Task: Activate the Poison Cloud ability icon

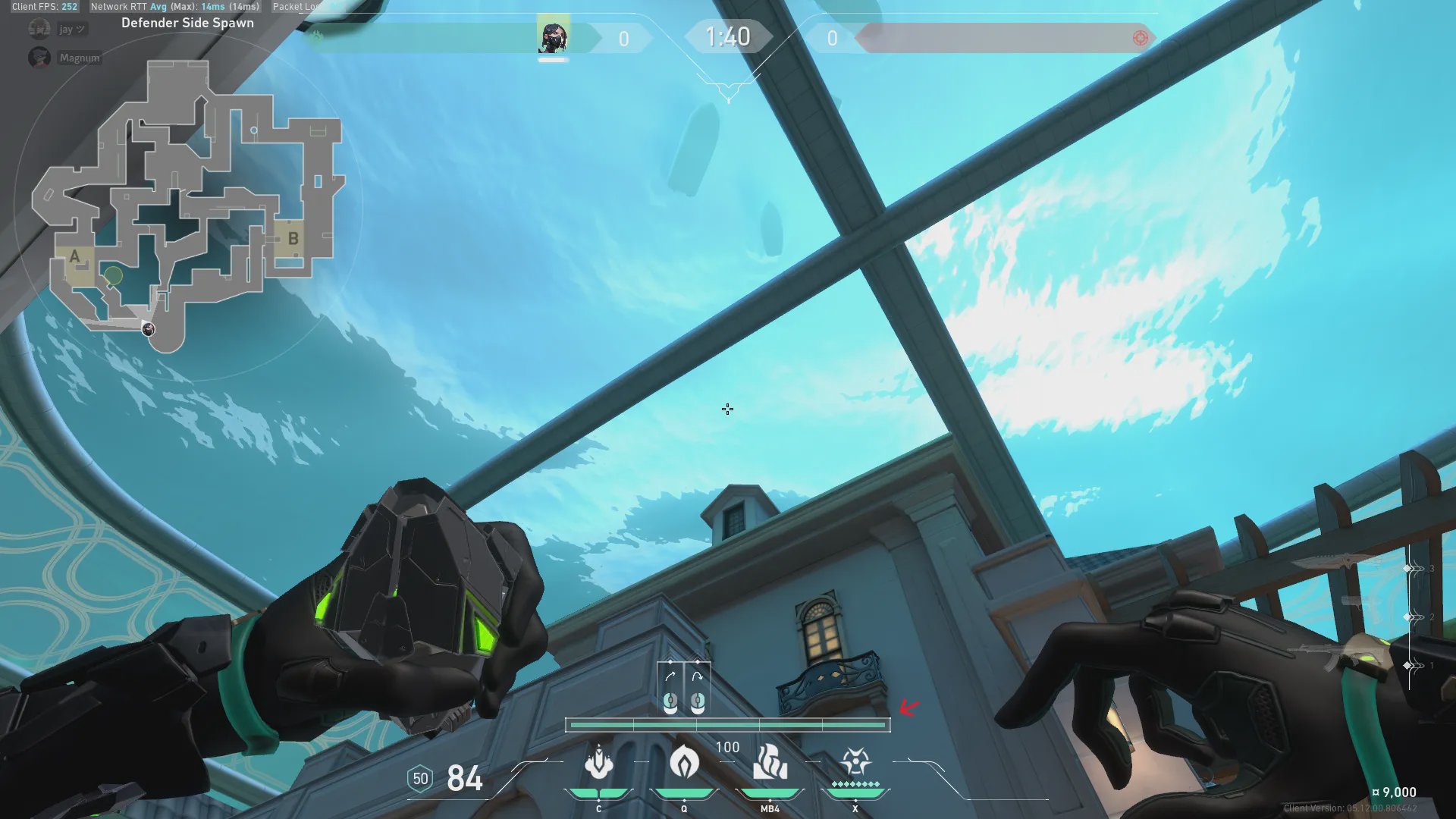Action: [x=684, y=762]
